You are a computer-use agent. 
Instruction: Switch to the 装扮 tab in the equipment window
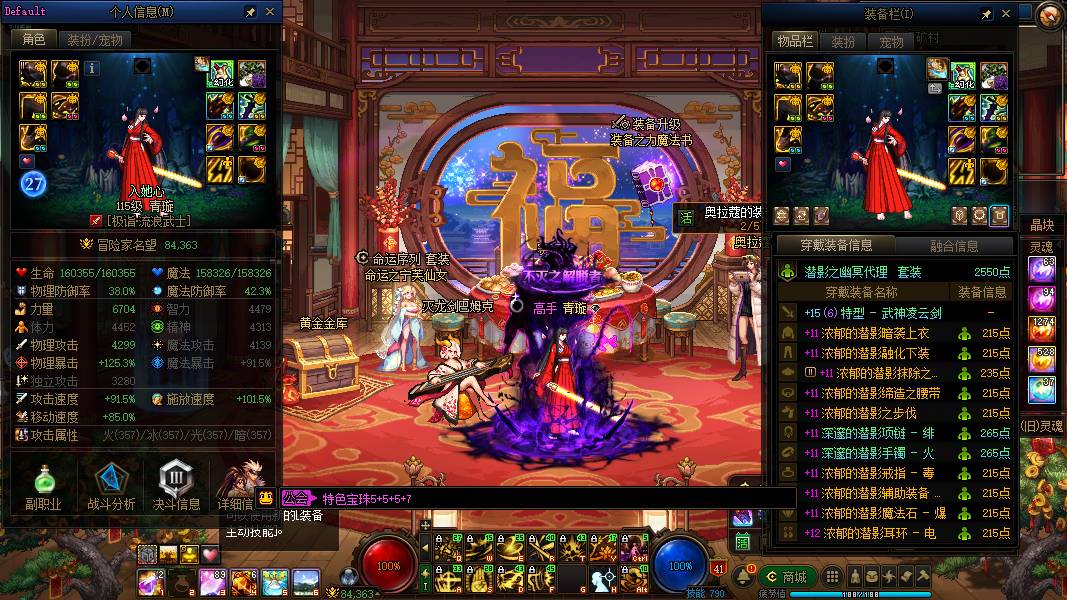(x=844, y=42)
